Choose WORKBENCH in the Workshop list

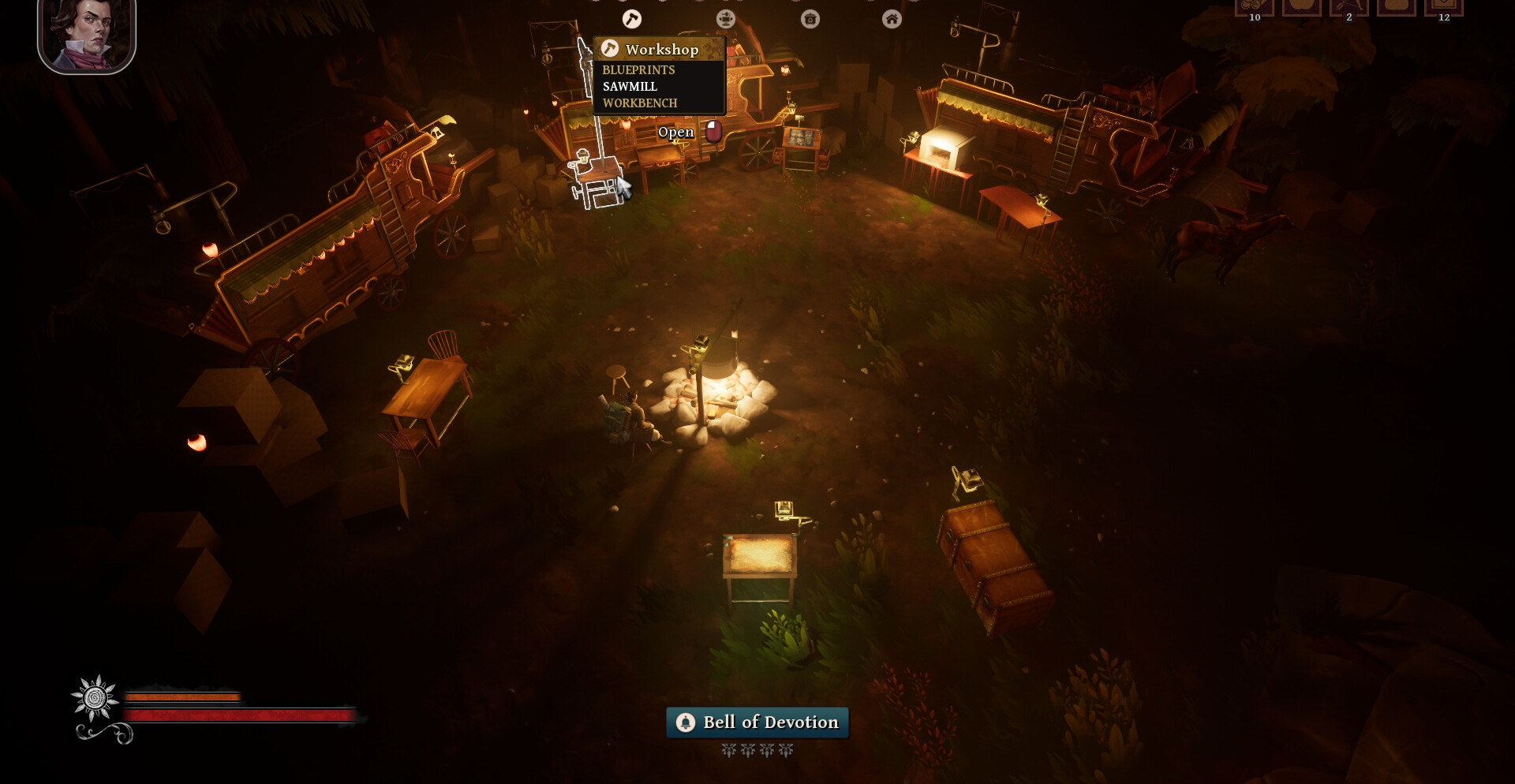pos(640,103)
